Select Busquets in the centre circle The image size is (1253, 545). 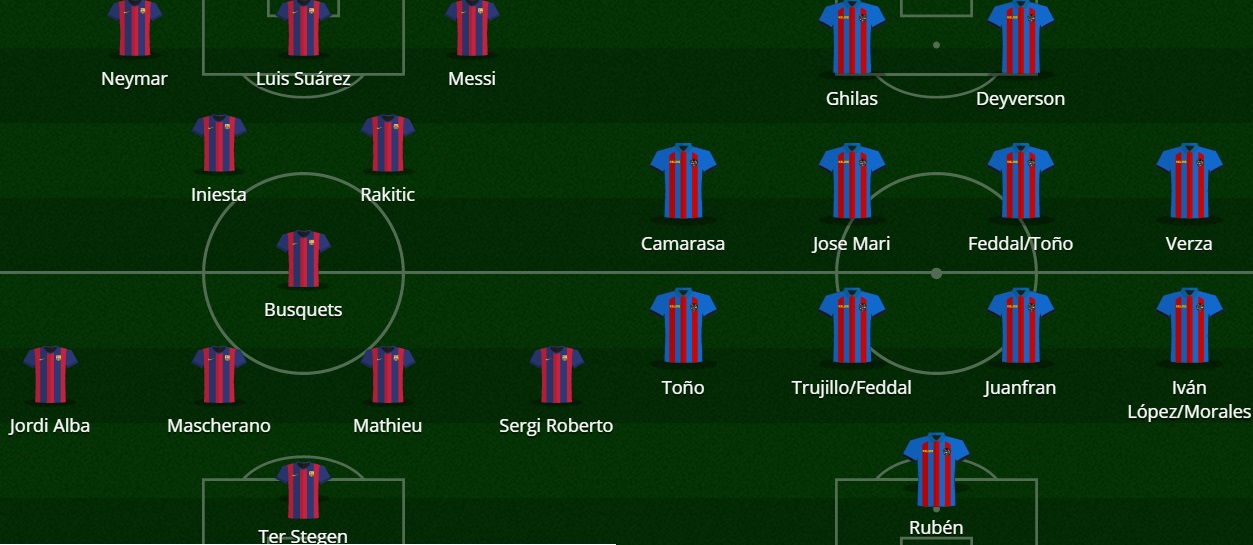point(303,259)
